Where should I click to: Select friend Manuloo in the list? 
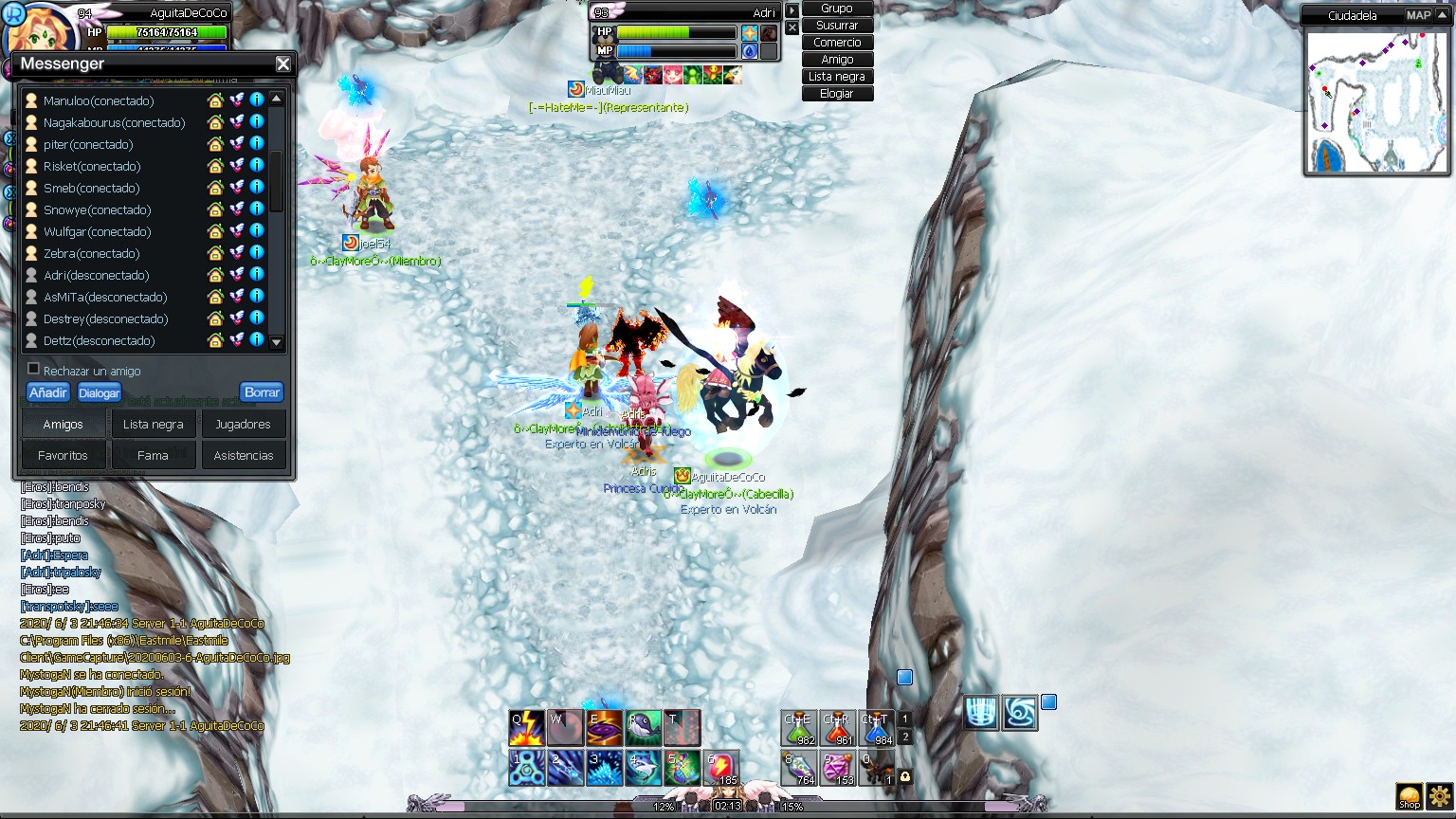[x=98, y=100]
